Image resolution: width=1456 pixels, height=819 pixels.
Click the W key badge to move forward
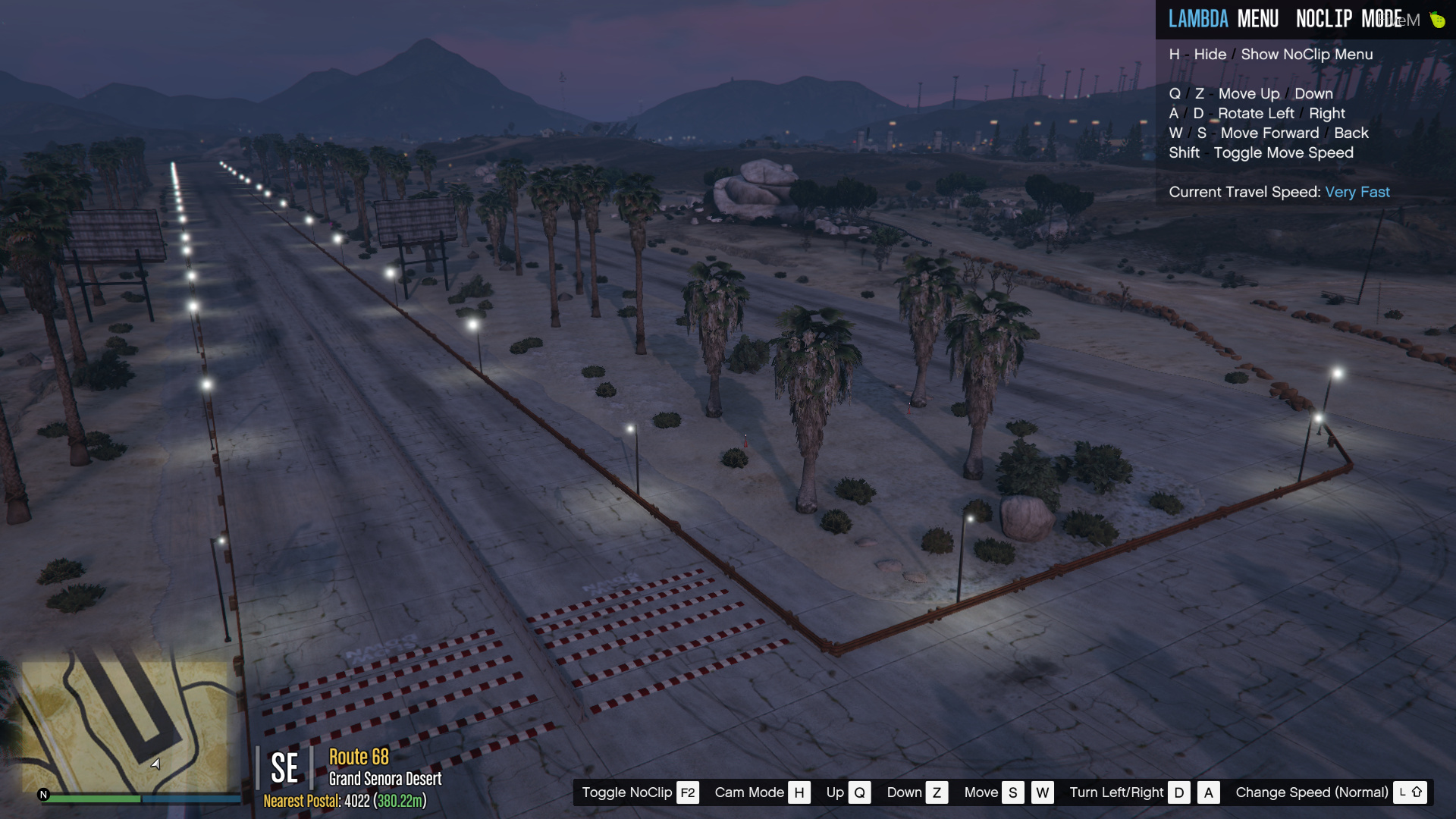click(x=1043, y=792)
